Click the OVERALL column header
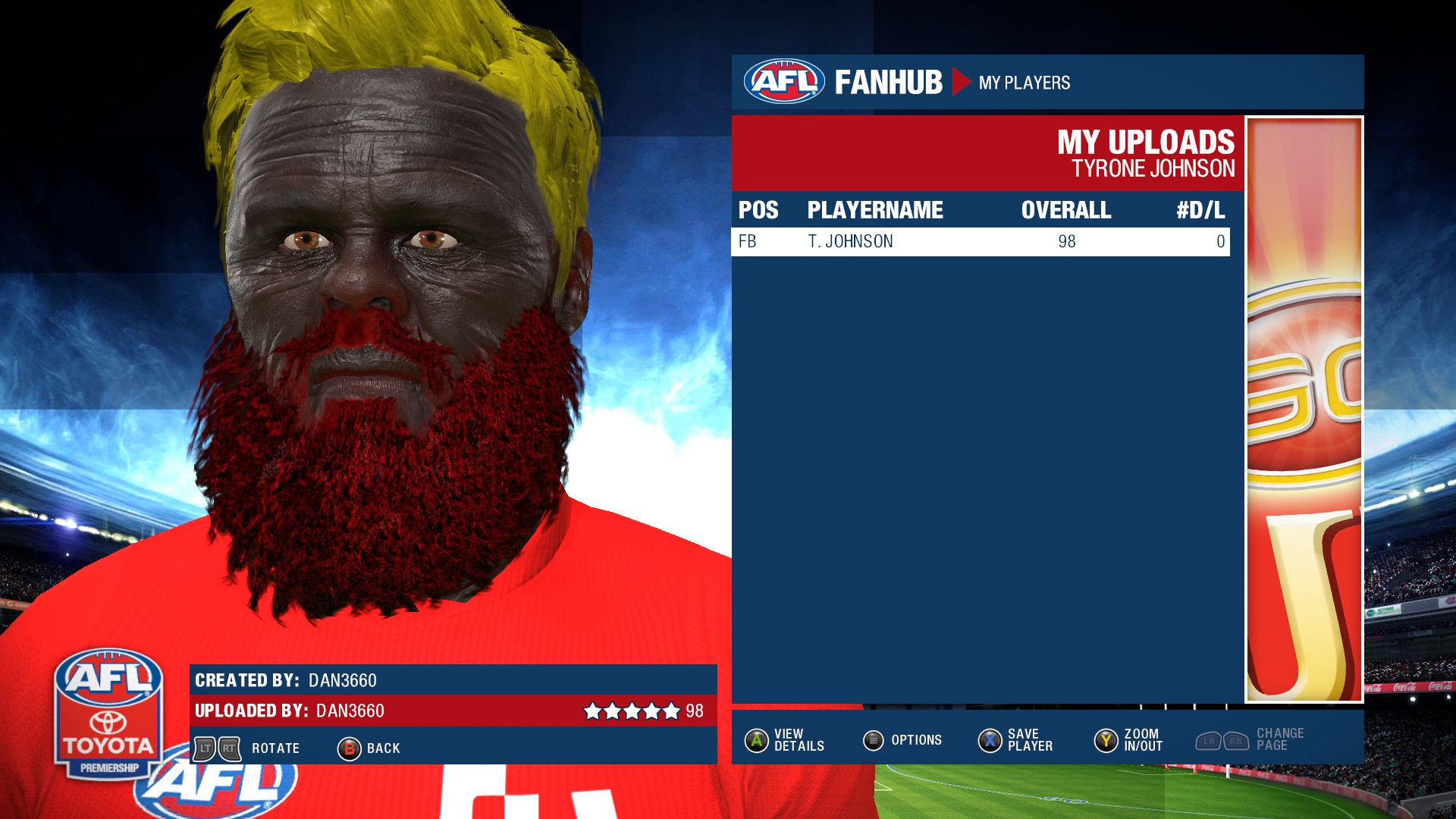 pyautogui.click(x=1065, y=210)
